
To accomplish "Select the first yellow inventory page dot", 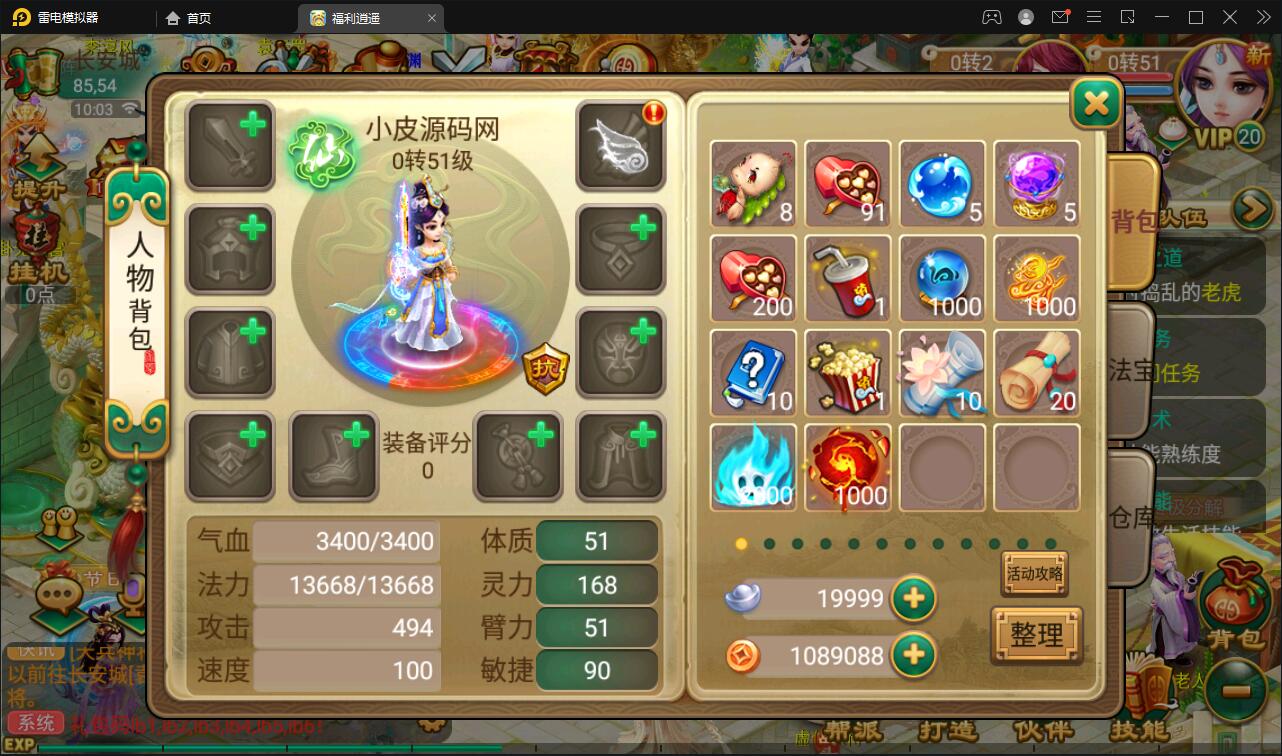I will (741, 544).
